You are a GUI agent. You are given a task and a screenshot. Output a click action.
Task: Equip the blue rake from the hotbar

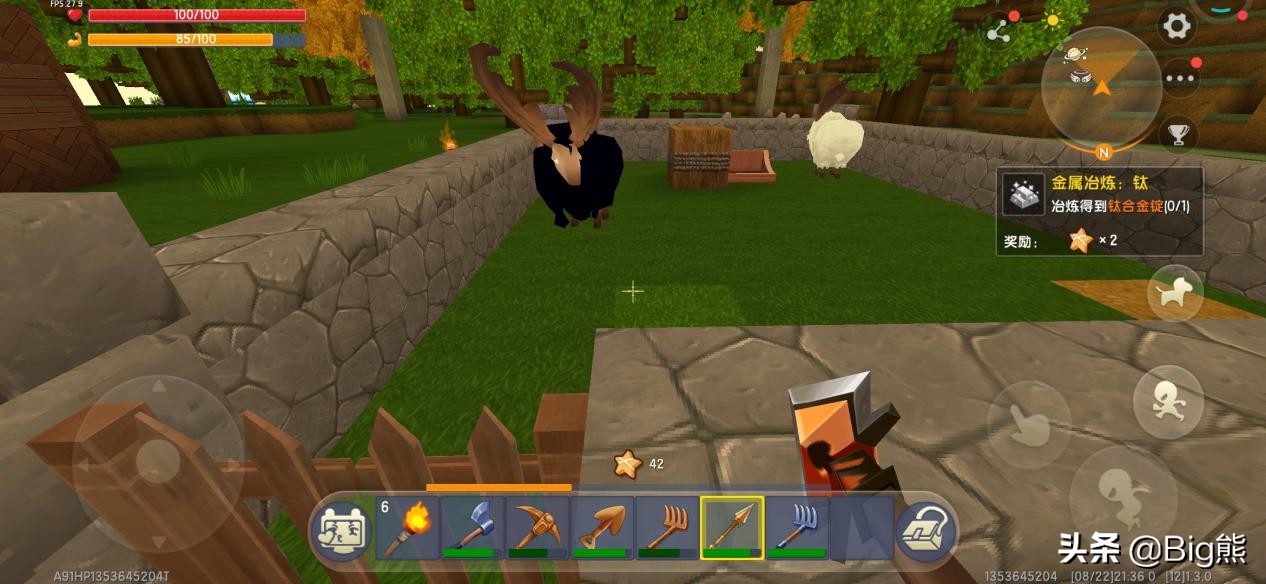[797, 527]
